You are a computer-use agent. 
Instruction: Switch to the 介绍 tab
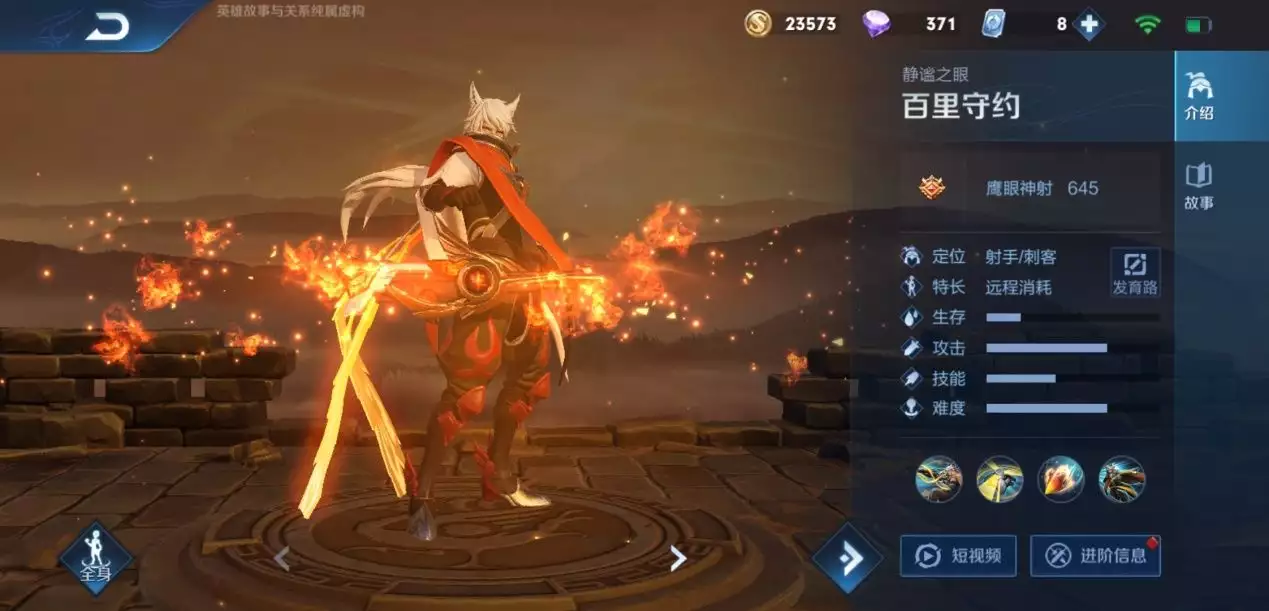point(1199,96)
